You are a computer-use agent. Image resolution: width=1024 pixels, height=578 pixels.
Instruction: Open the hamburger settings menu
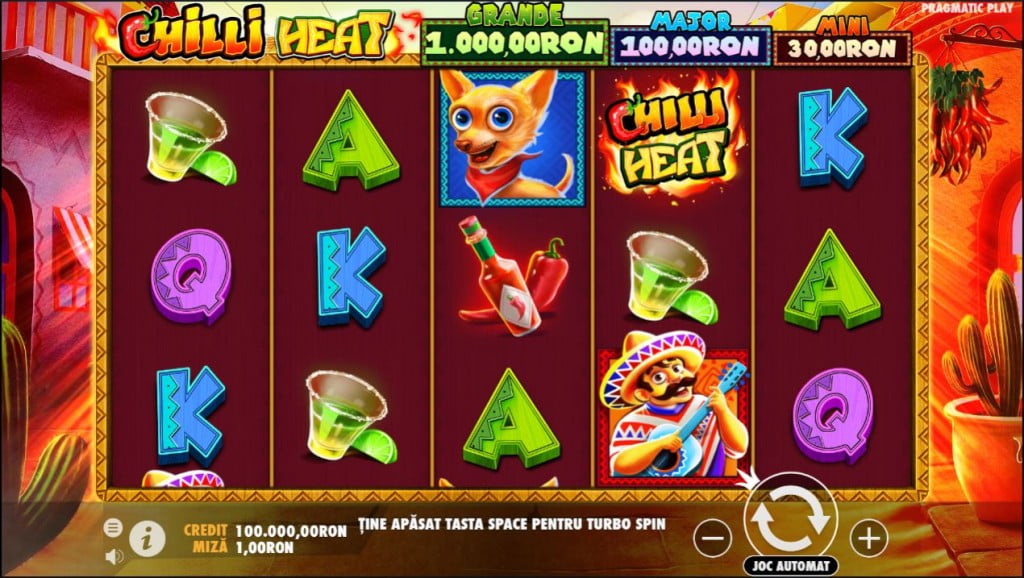[x=113, y=527]
